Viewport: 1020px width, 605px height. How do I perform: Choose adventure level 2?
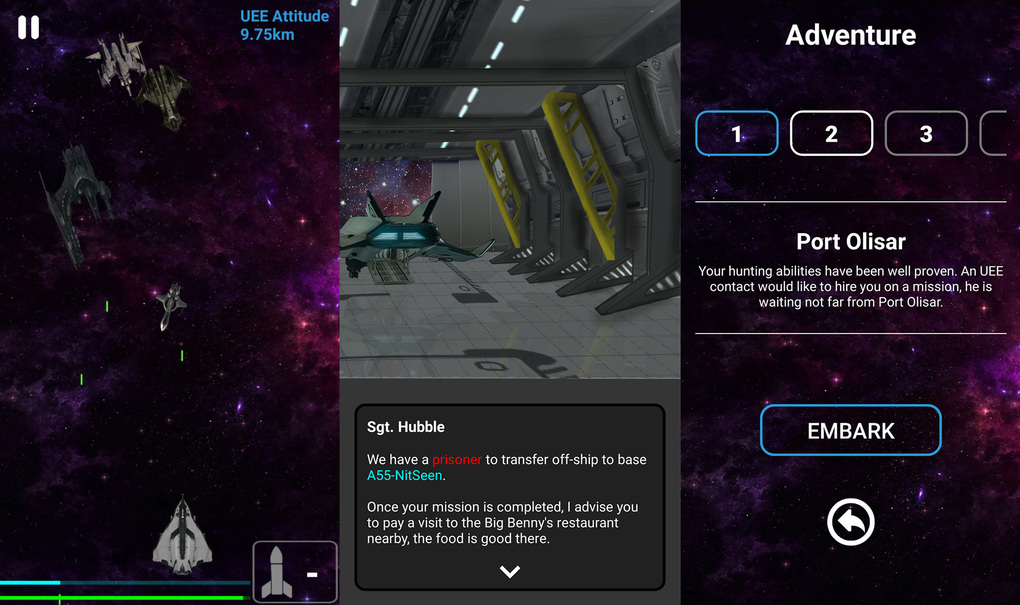[x=831, y=133]
